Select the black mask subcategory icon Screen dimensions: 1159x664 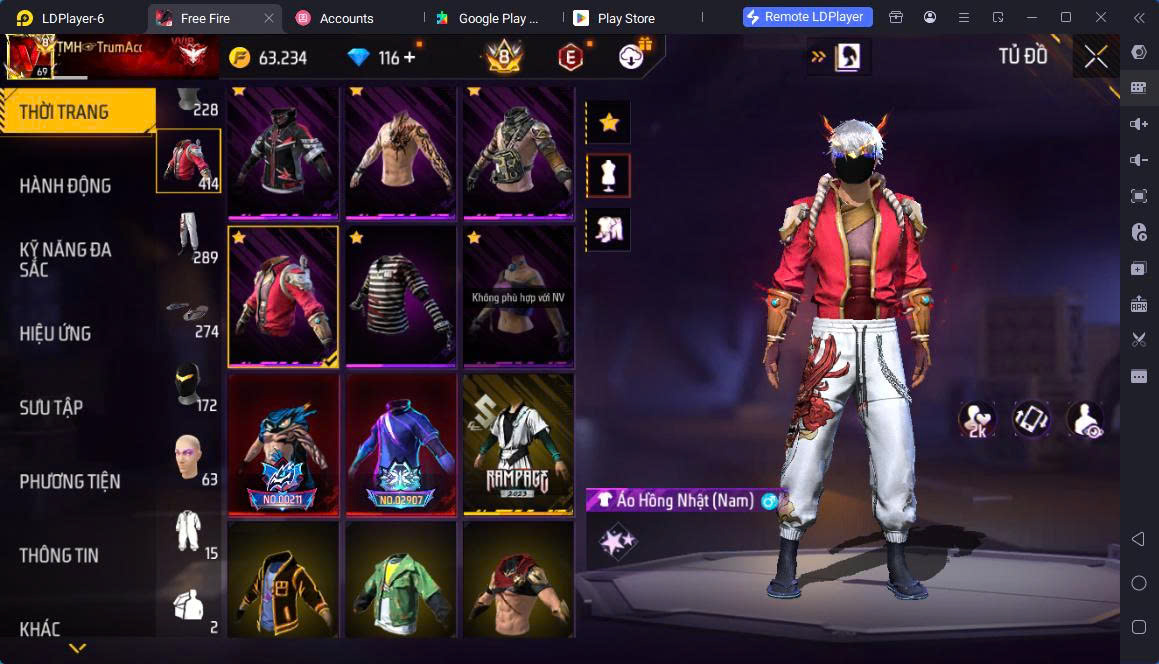pyautogui.click(x=188, y=384)
